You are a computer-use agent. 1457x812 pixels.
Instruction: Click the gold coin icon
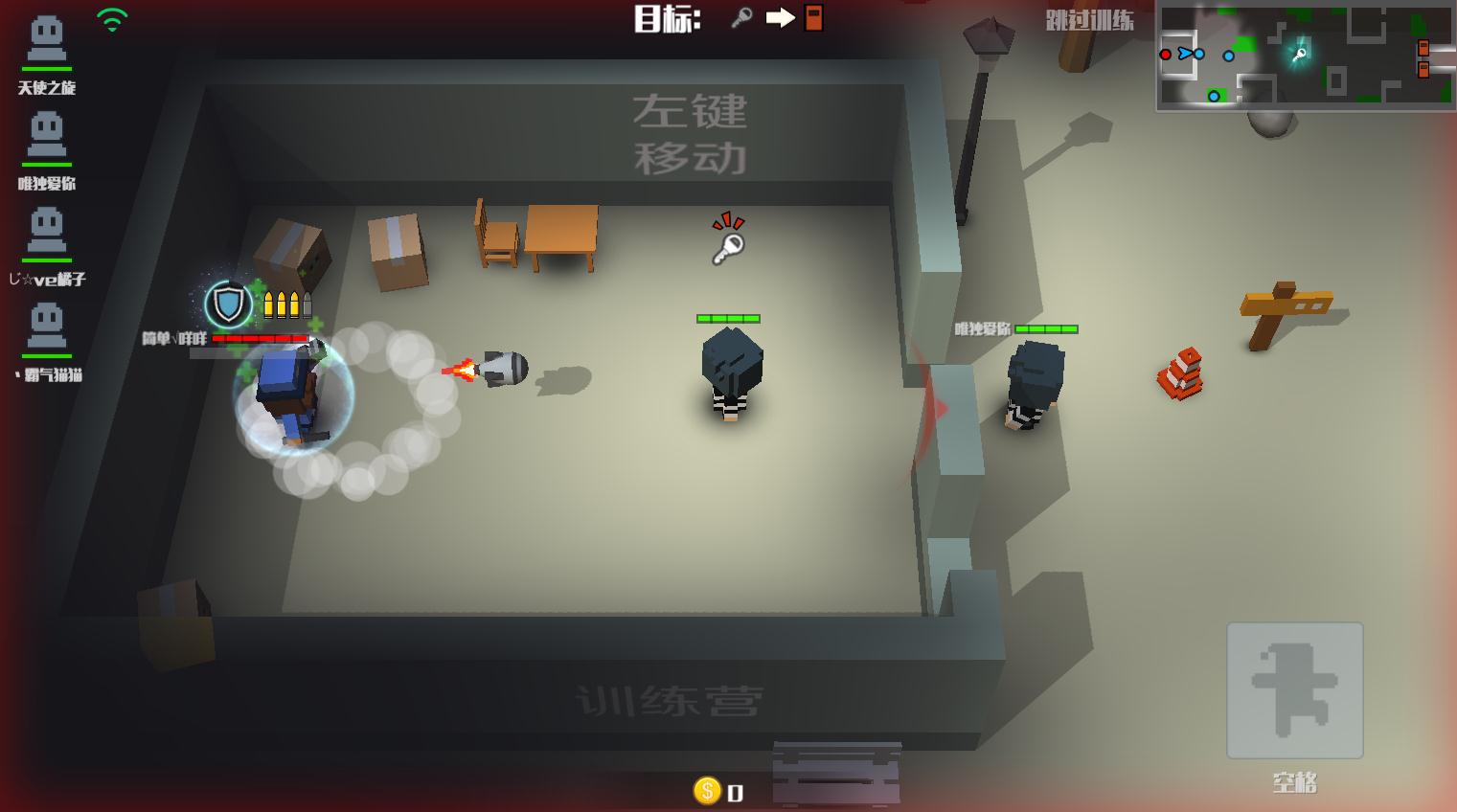coord(707,790)
